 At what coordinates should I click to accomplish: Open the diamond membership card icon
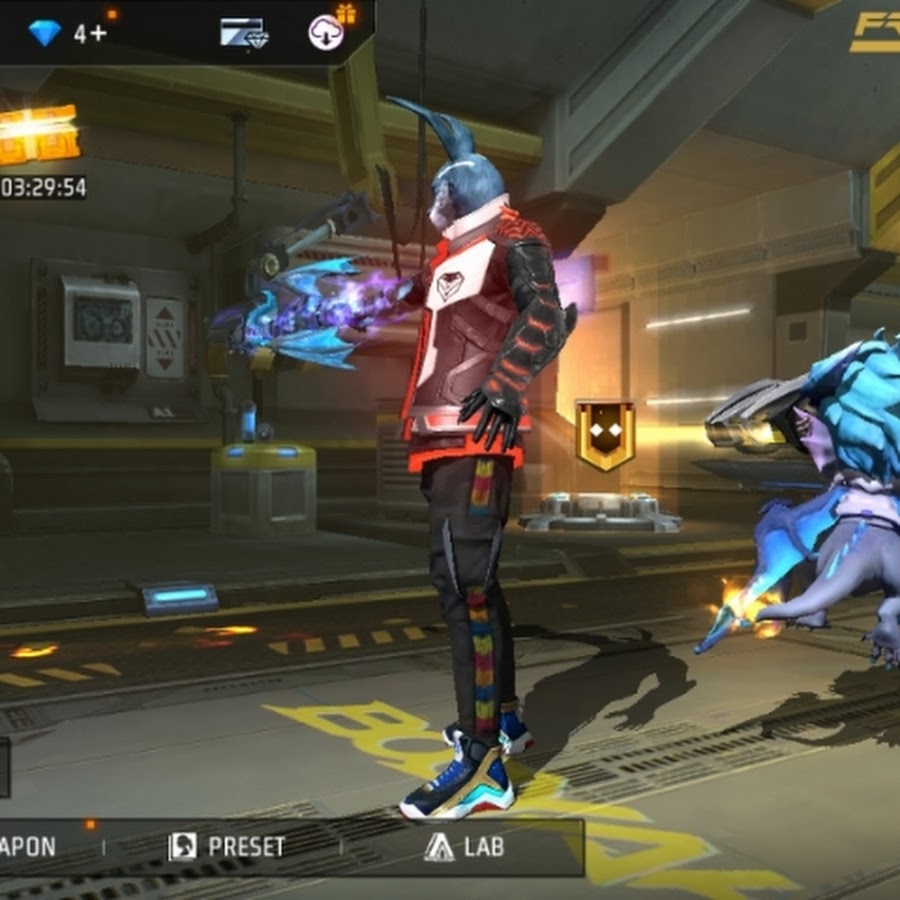(x=242, y=33)
